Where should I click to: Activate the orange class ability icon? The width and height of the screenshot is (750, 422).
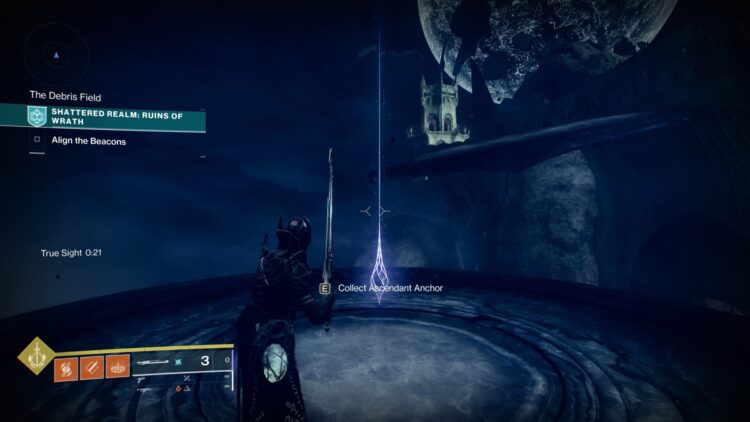pyautogui.click(x=118, y=367)
